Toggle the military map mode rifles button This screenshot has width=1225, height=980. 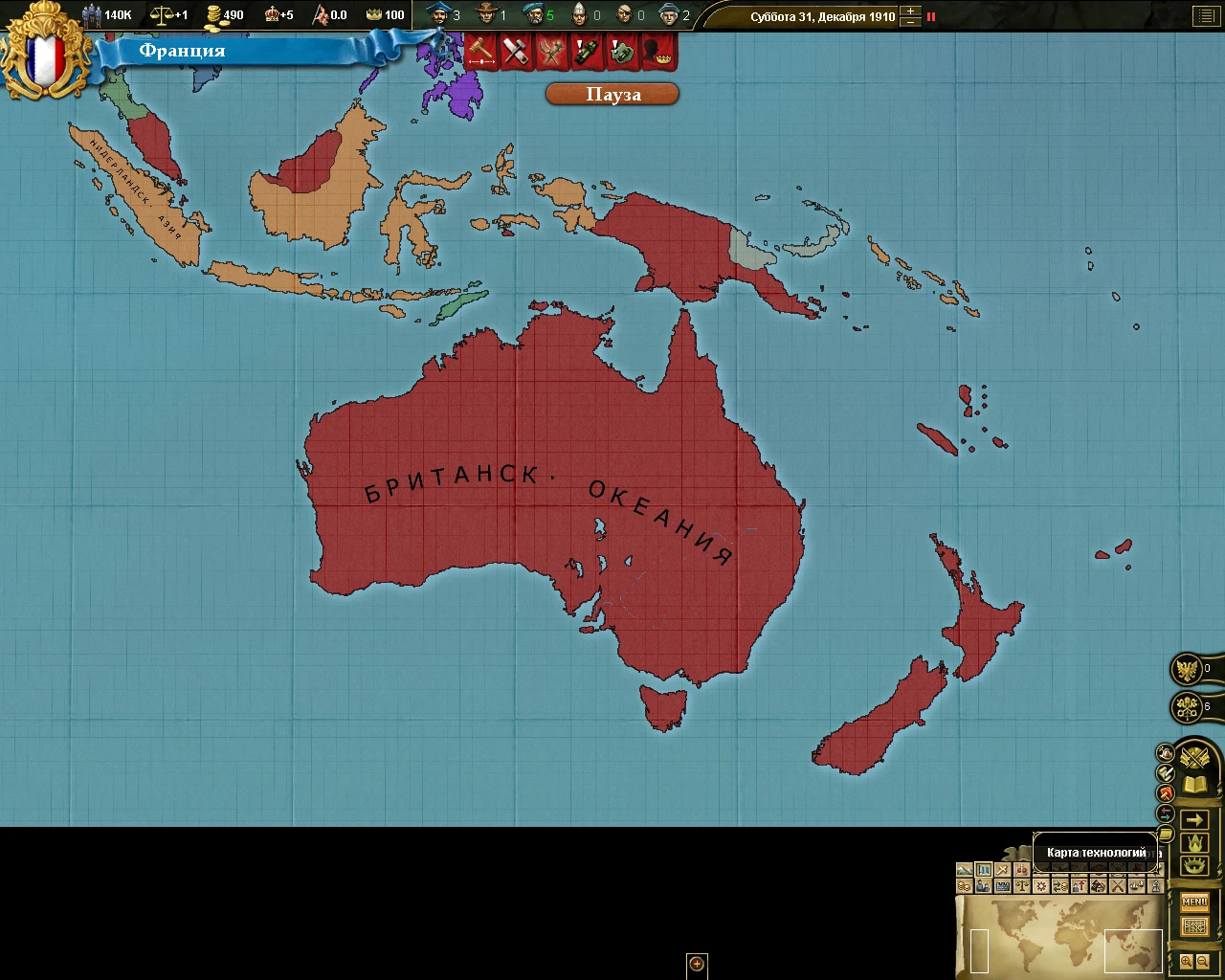click(x=1119, y=886)
